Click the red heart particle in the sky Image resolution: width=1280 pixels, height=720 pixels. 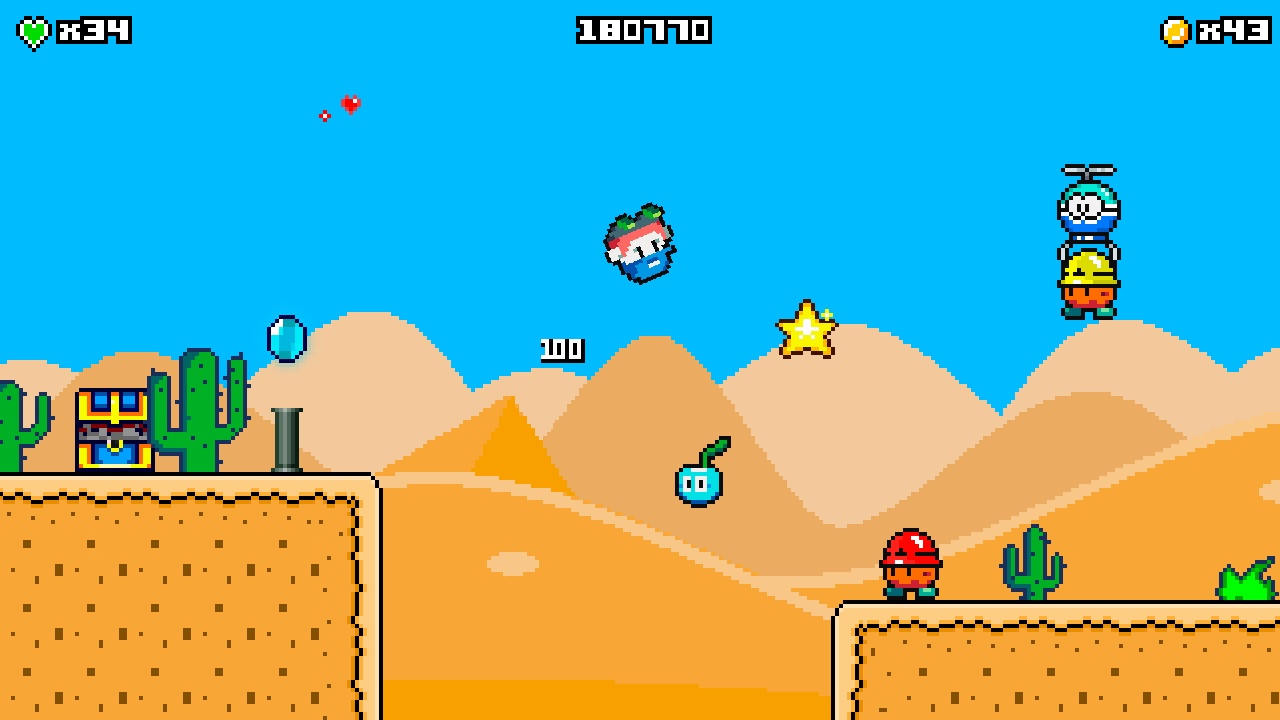click(349, 103)
